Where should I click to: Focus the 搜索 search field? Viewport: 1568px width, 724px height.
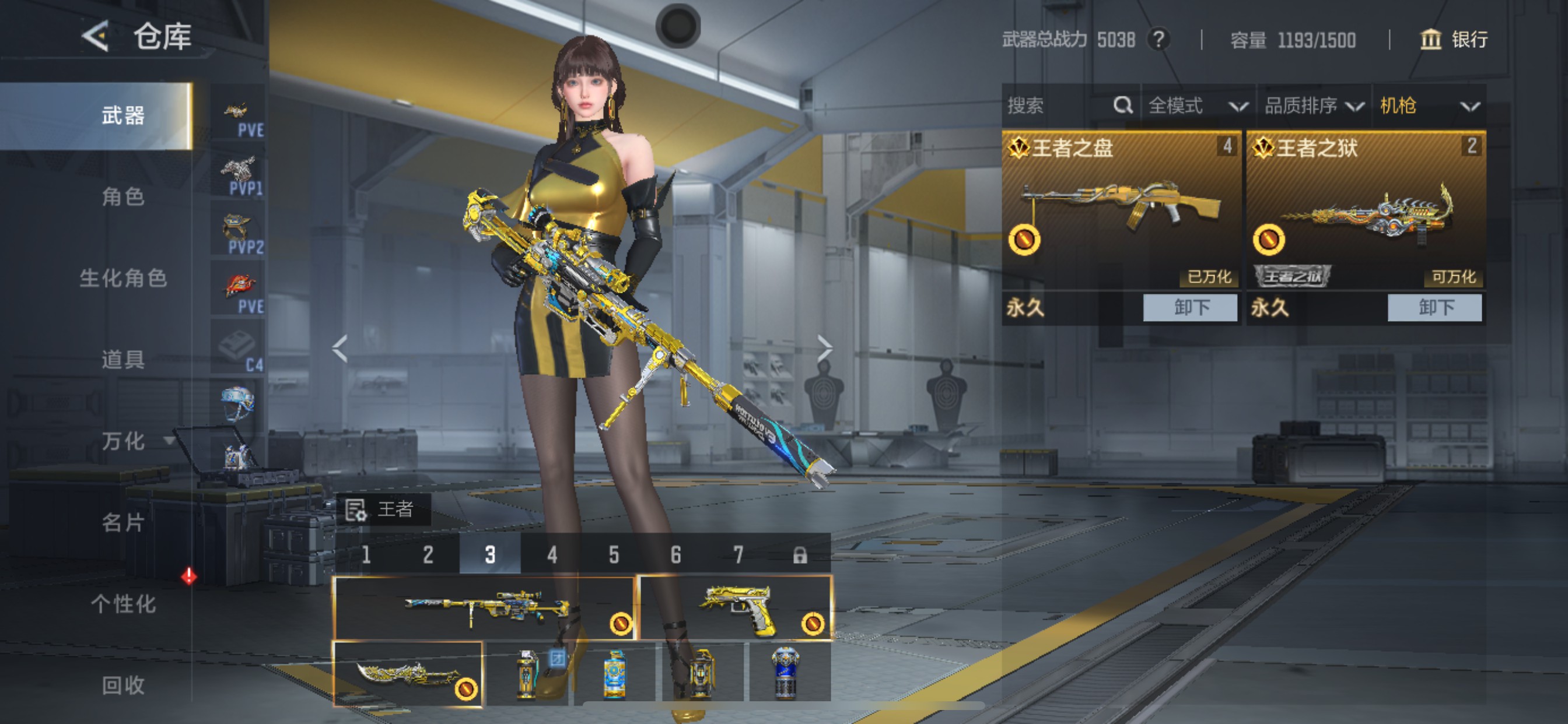pyautogui.click(x=1059, y=106)
